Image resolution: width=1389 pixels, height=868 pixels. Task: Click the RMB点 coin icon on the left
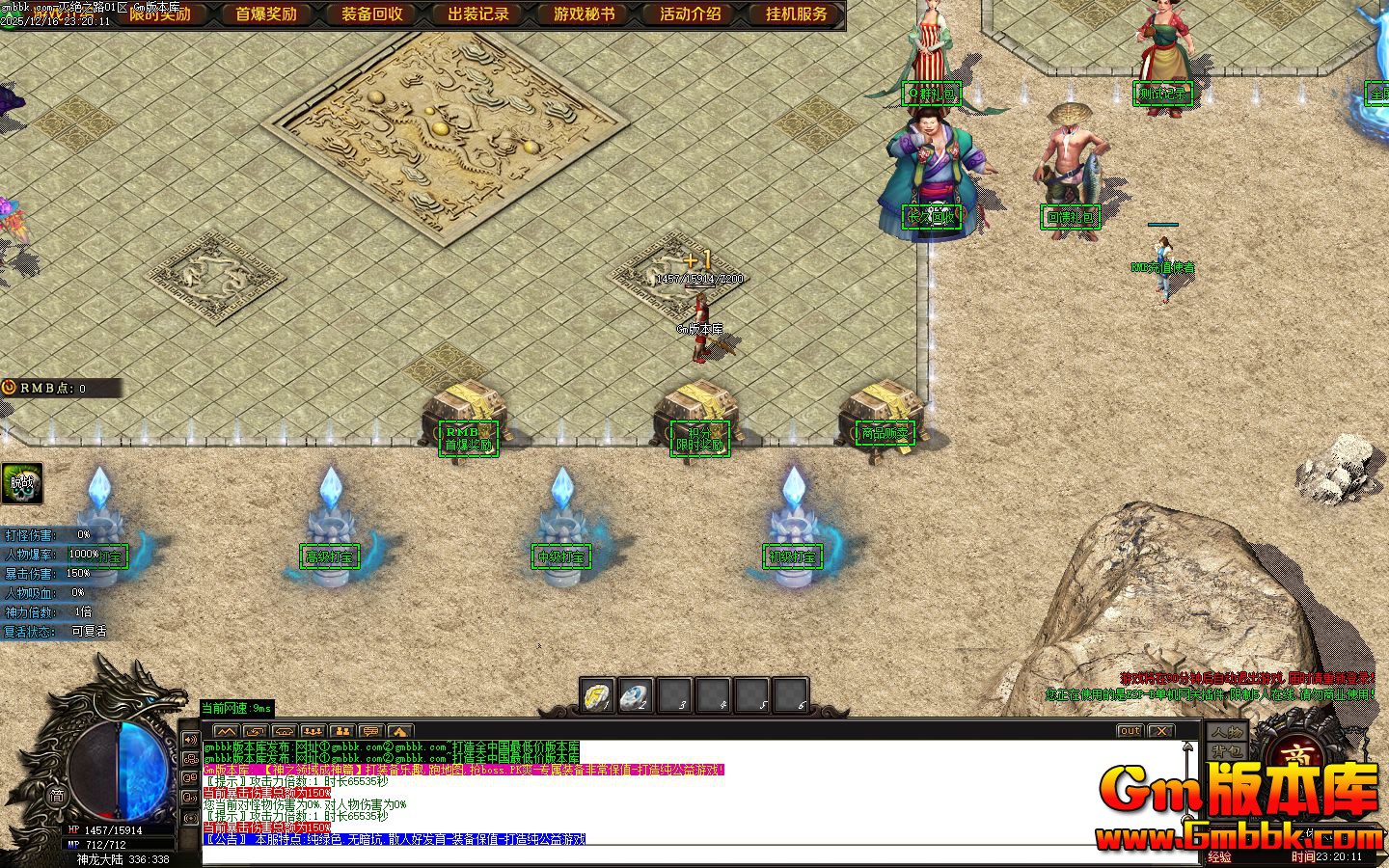click(x=8, y=388)
